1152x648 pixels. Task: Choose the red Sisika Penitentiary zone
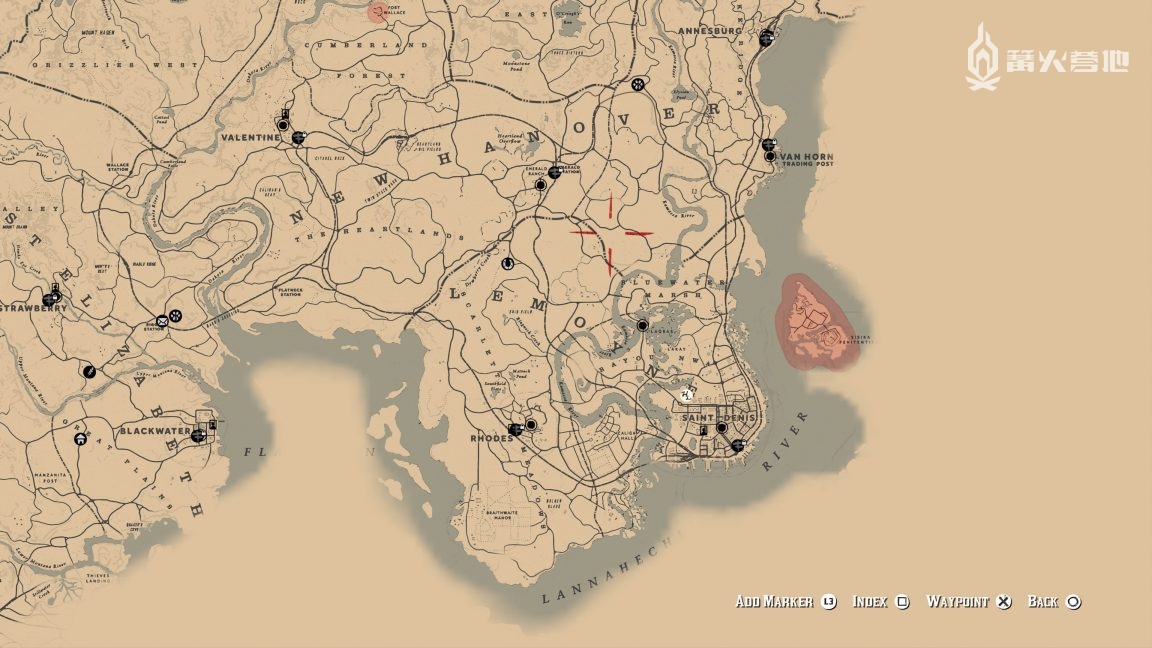814,322
